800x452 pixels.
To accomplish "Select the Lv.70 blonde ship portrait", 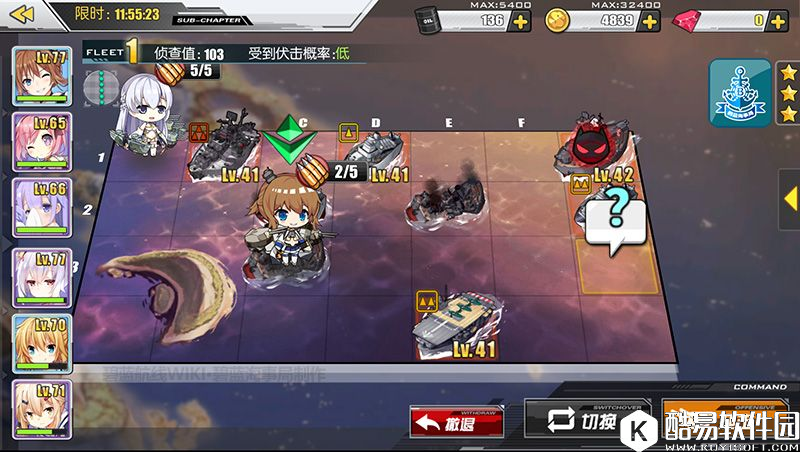I will coord(41,343).
